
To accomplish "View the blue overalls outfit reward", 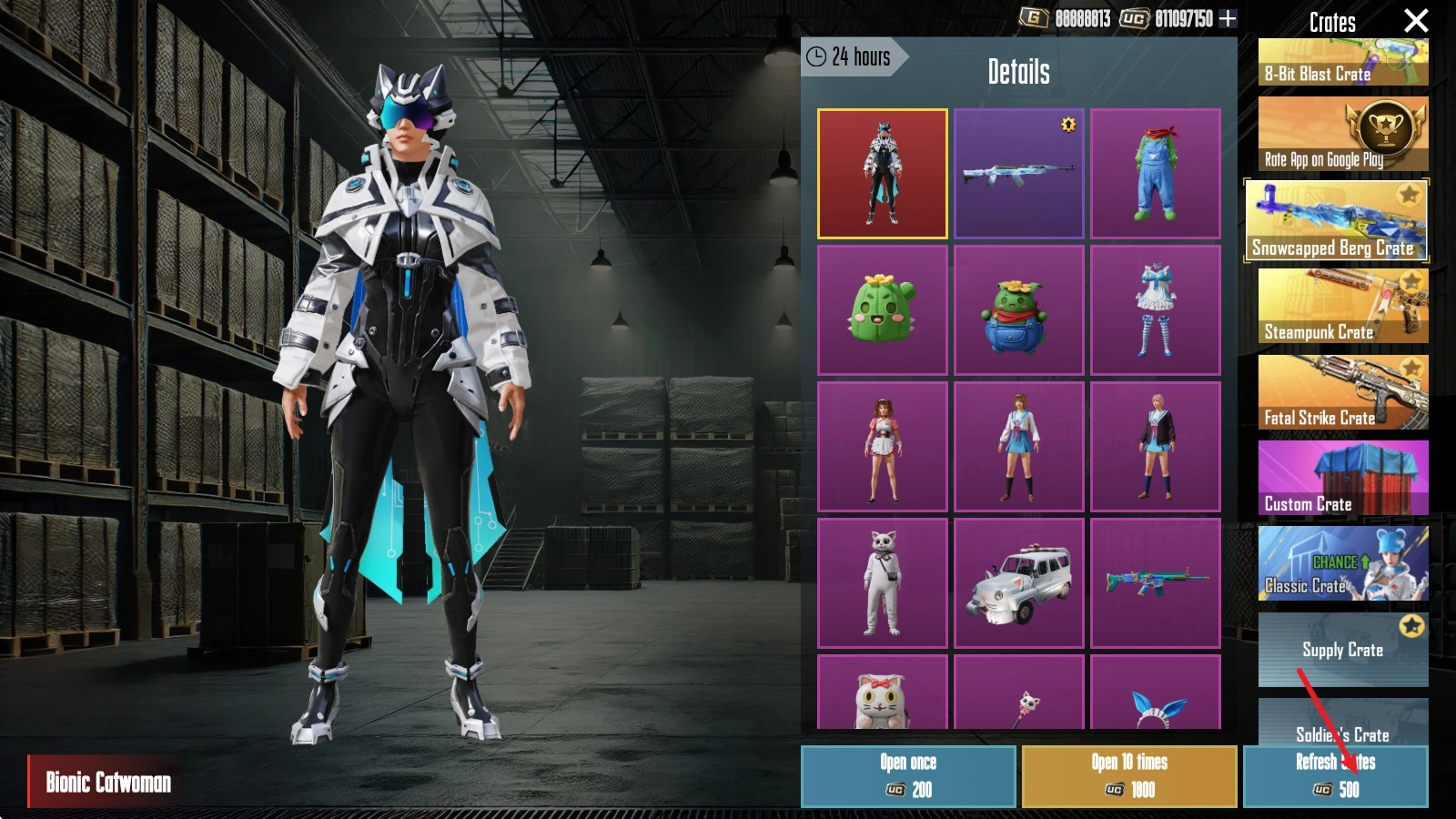I will point(1156,174).
